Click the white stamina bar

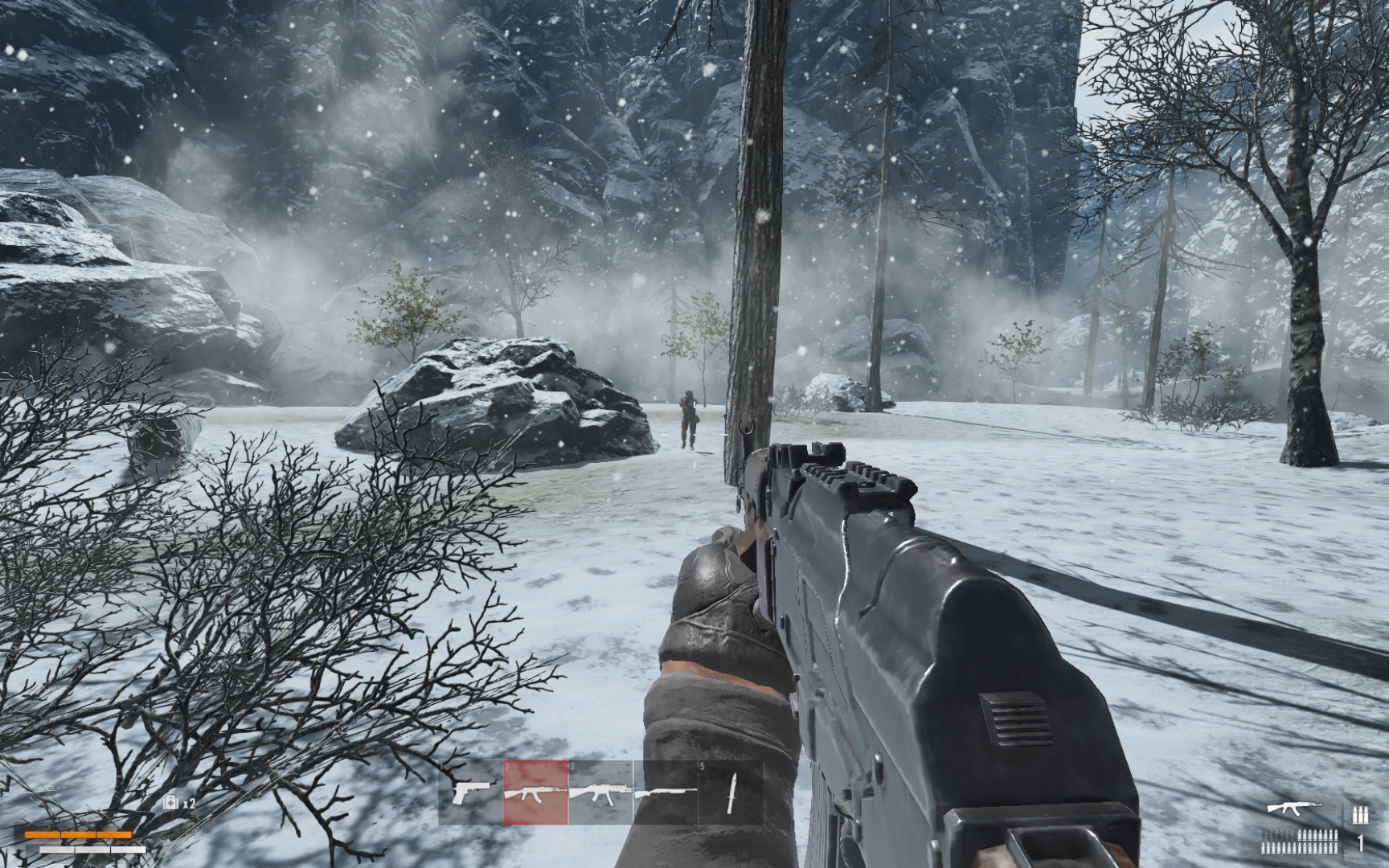click(92, 850)
